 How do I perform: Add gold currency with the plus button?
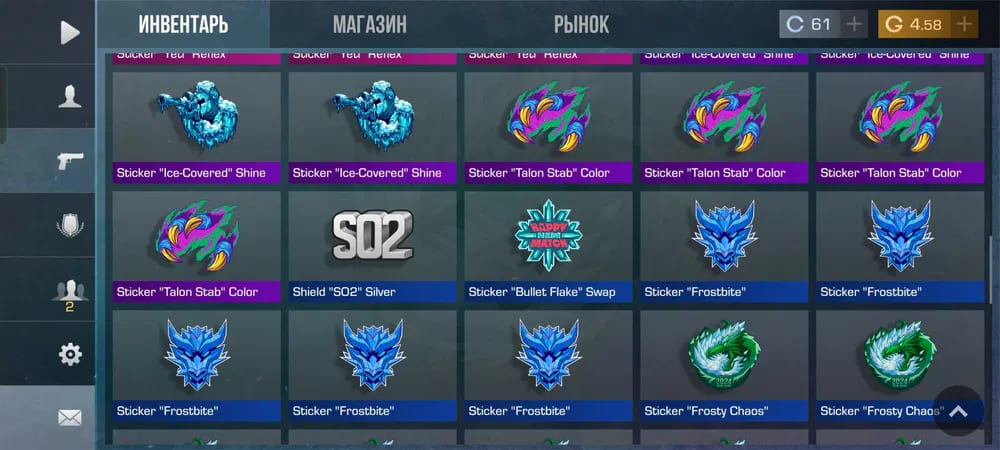pyautogui.click(x=964, y=24)
